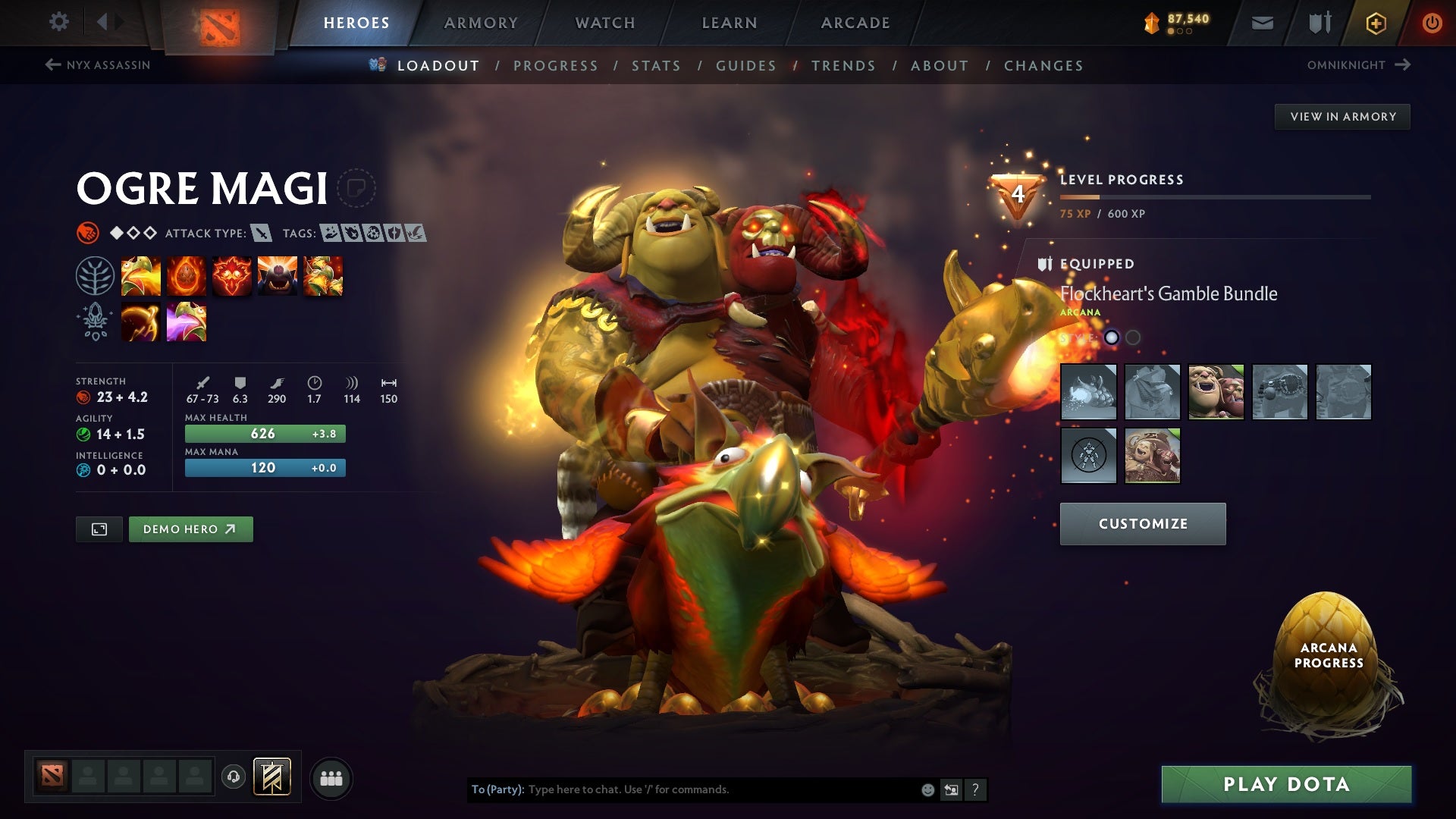The image size is (1456, 819).
Task: Switch to the STATS tab
Action: [x=656, y=66]
